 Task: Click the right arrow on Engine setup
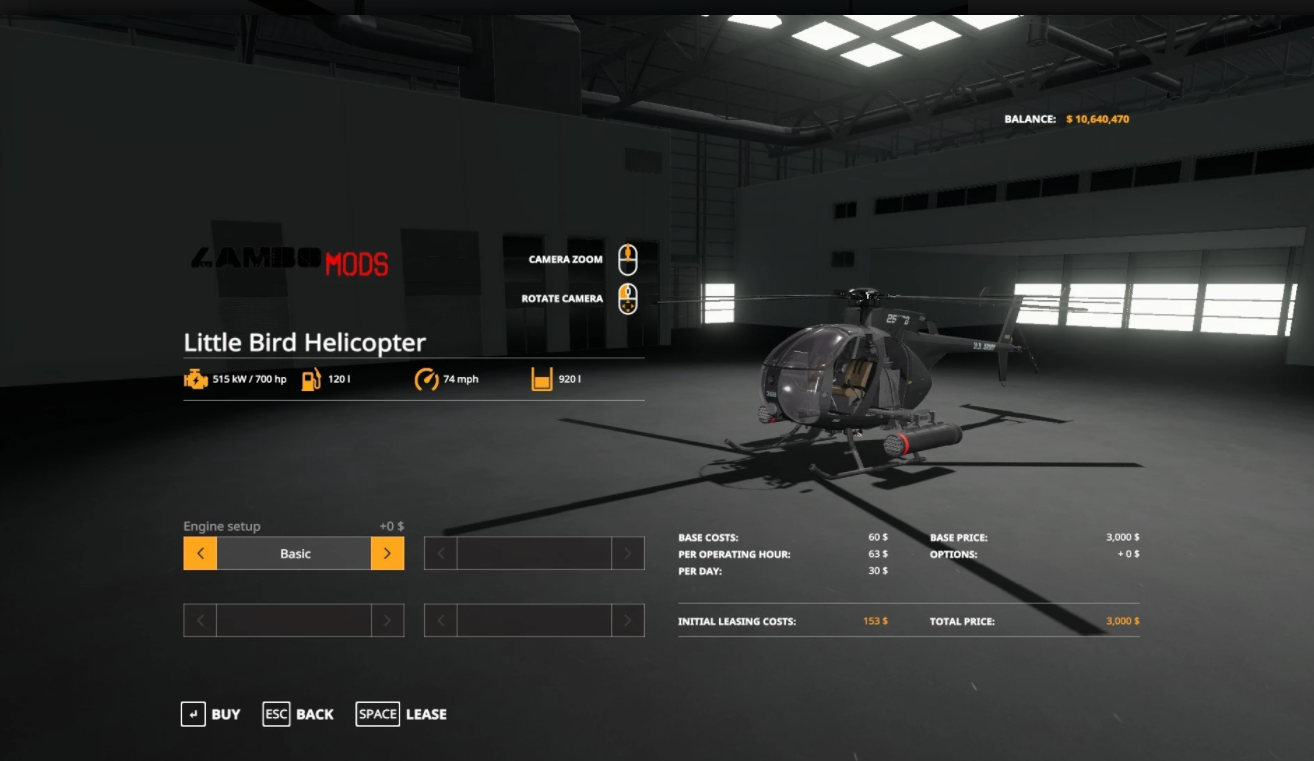click(x=387, y=552)
